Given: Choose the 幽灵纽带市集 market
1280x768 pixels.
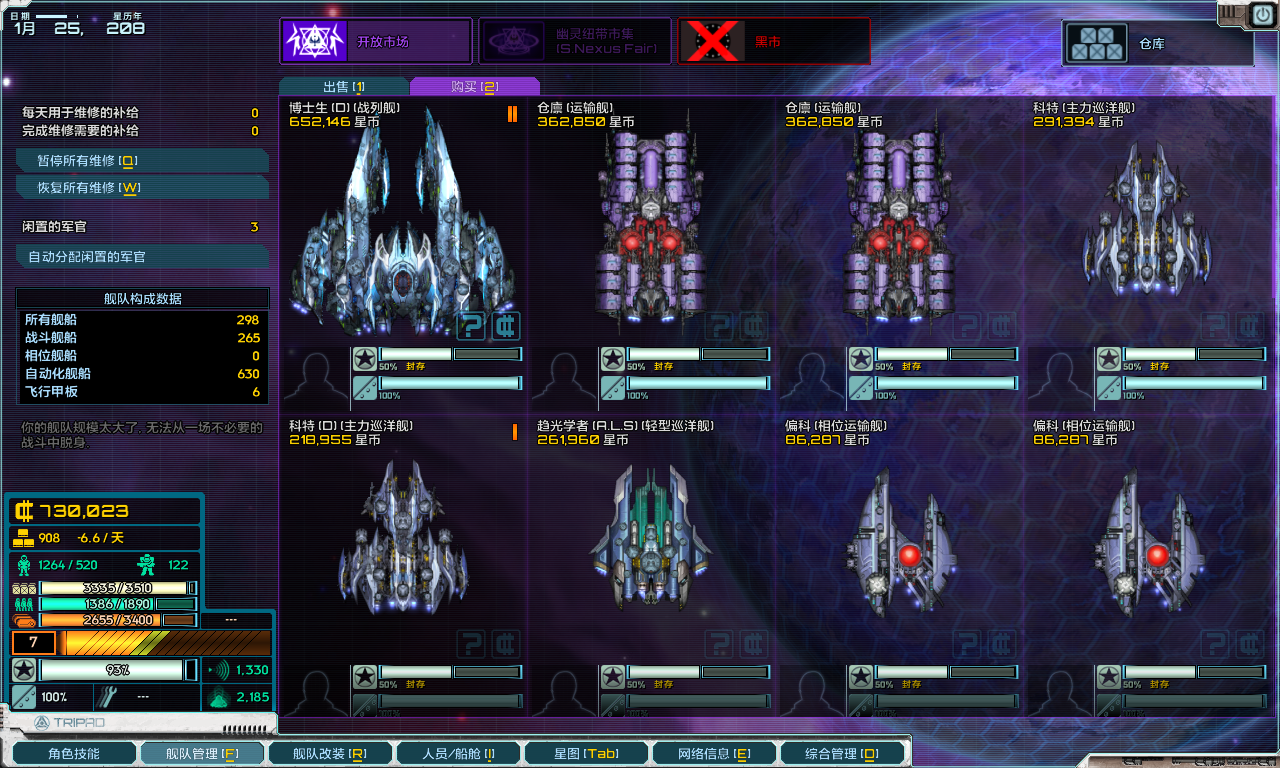Looking at the screenshot, I should click(x=574, y=42).
